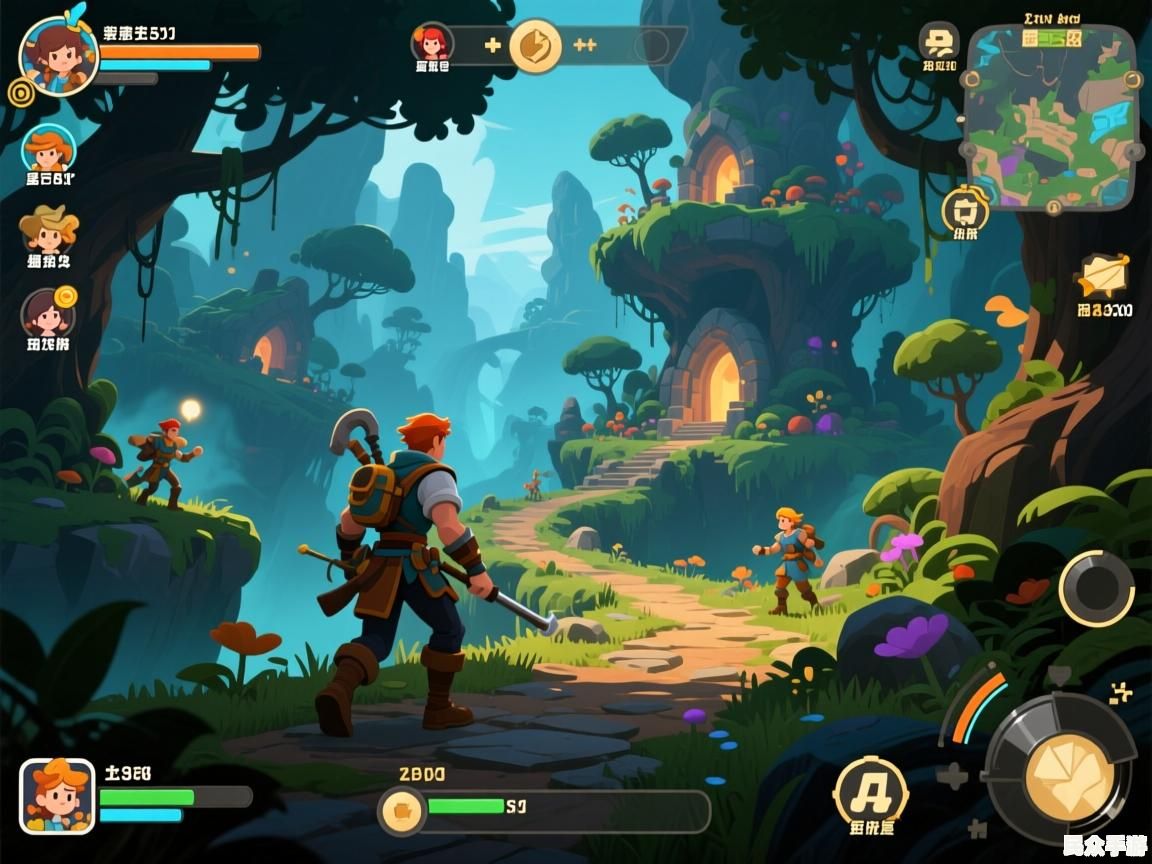Click the dark square icon left of minimap
Image resolution: width=1152 pixels, height=864 pixels.
(939, 42)
